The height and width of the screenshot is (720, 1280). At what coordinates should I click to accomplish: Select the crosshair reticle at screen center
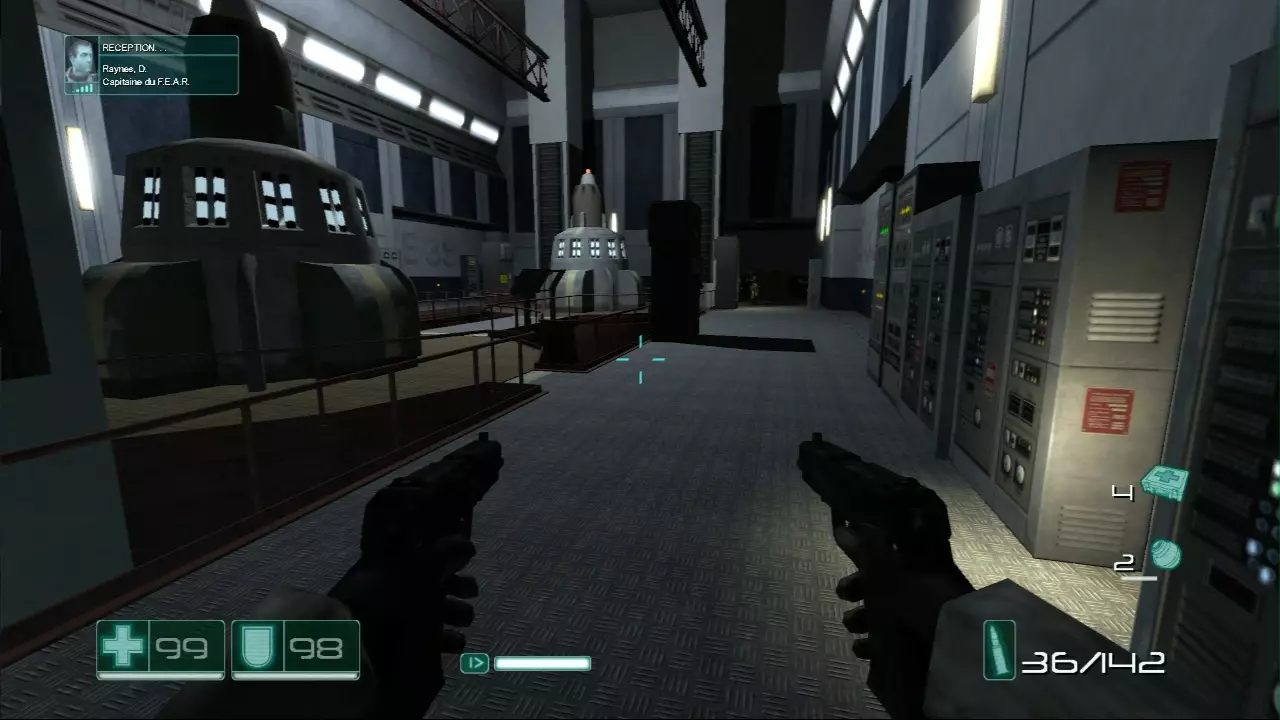click(x=640, y=362)
